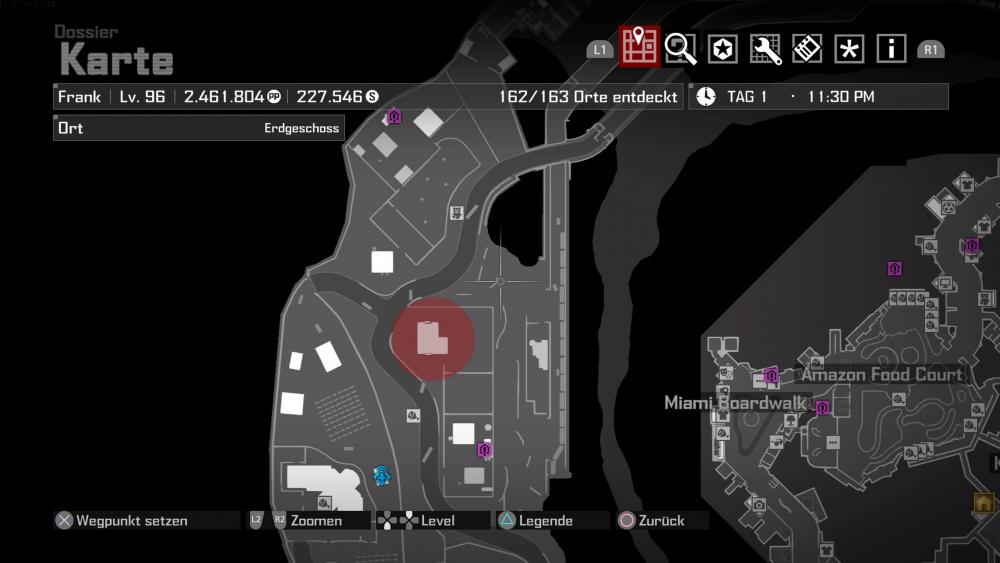This screenshot has height=563, width=1000.
Task: Select the red map tab
Action: 638,46
